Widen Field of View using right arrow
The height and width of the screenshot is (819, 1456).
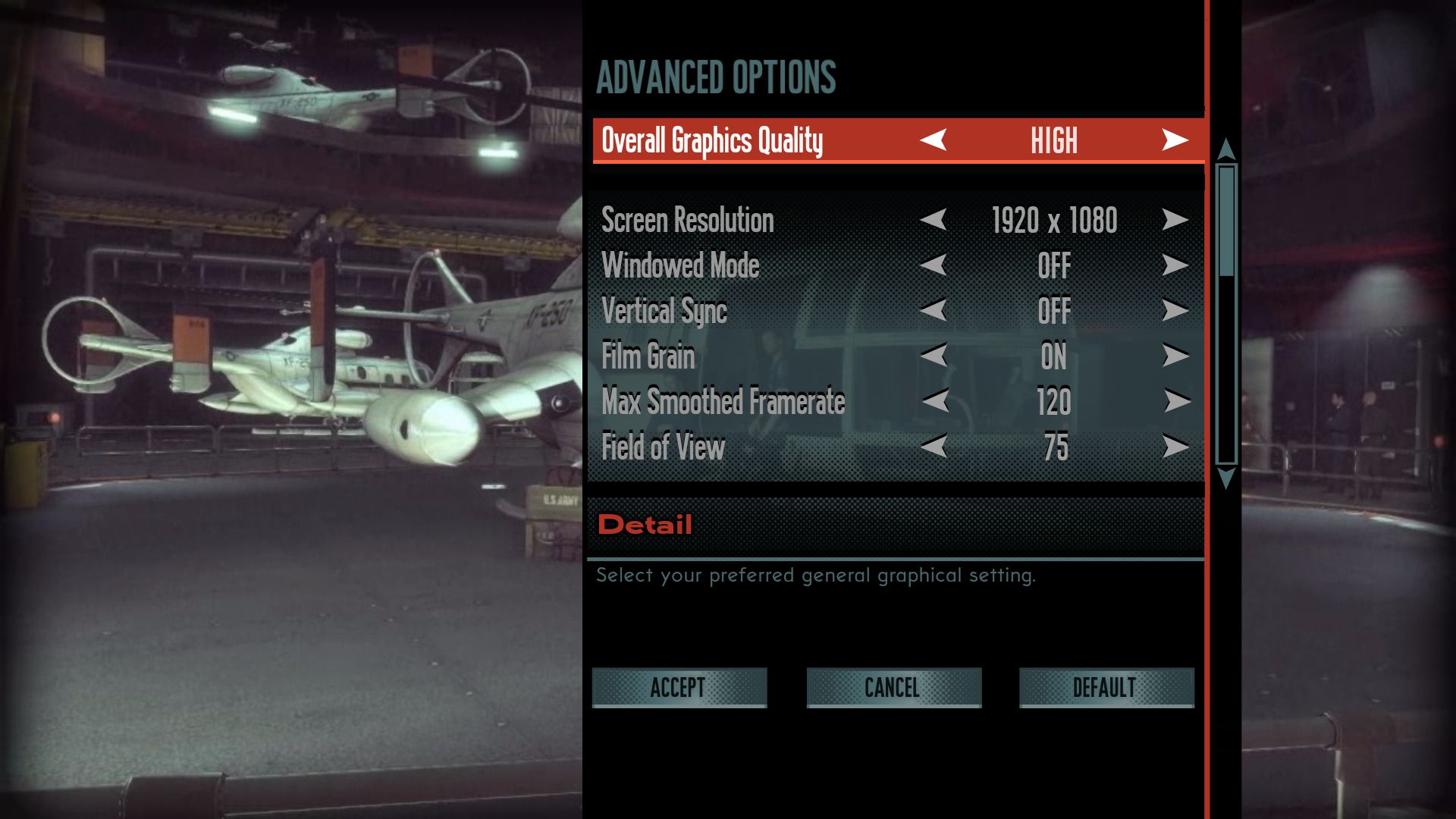(x=1175, y=447)
